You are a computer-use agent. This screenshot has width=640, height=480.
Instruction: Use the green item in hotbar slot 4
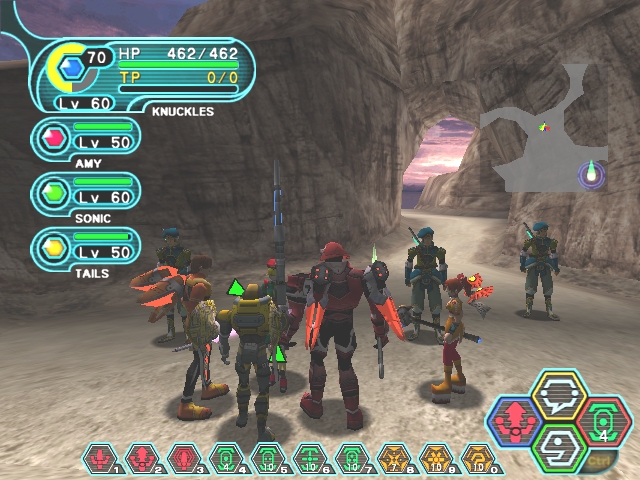click(x=226, y=459)
